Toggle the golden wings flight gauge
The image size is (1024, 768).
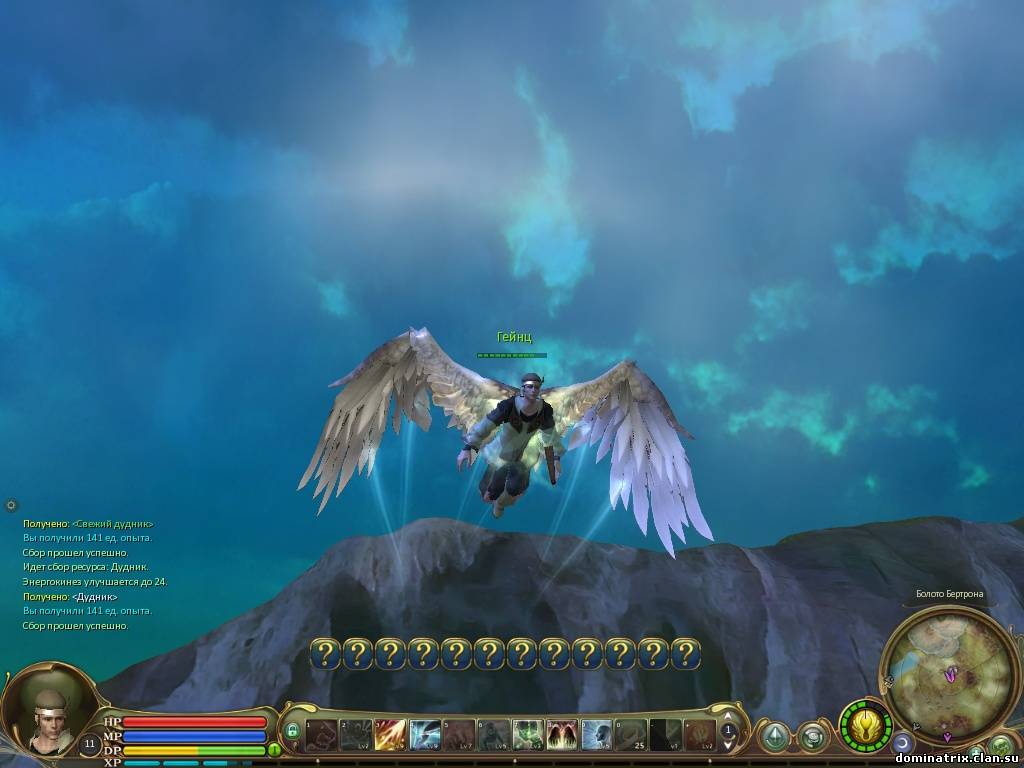tap(865, 725)
